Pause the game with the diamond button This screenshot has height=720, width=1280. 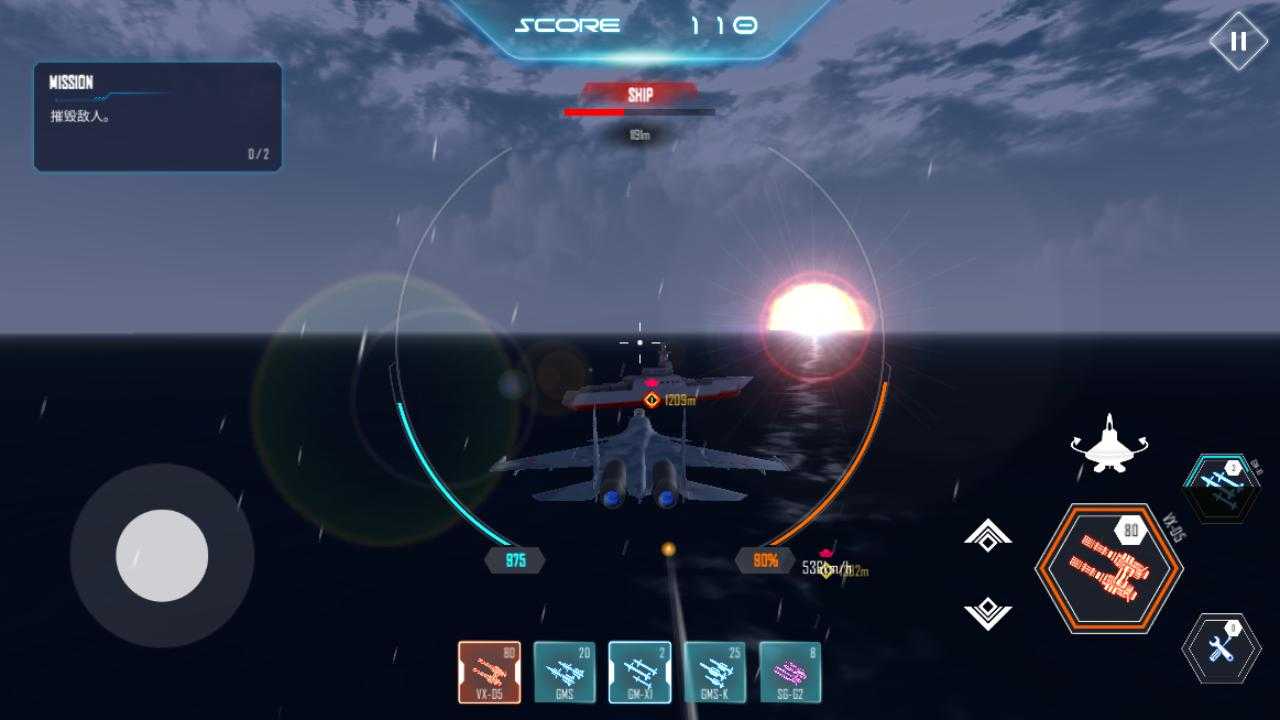[1238, 41]
